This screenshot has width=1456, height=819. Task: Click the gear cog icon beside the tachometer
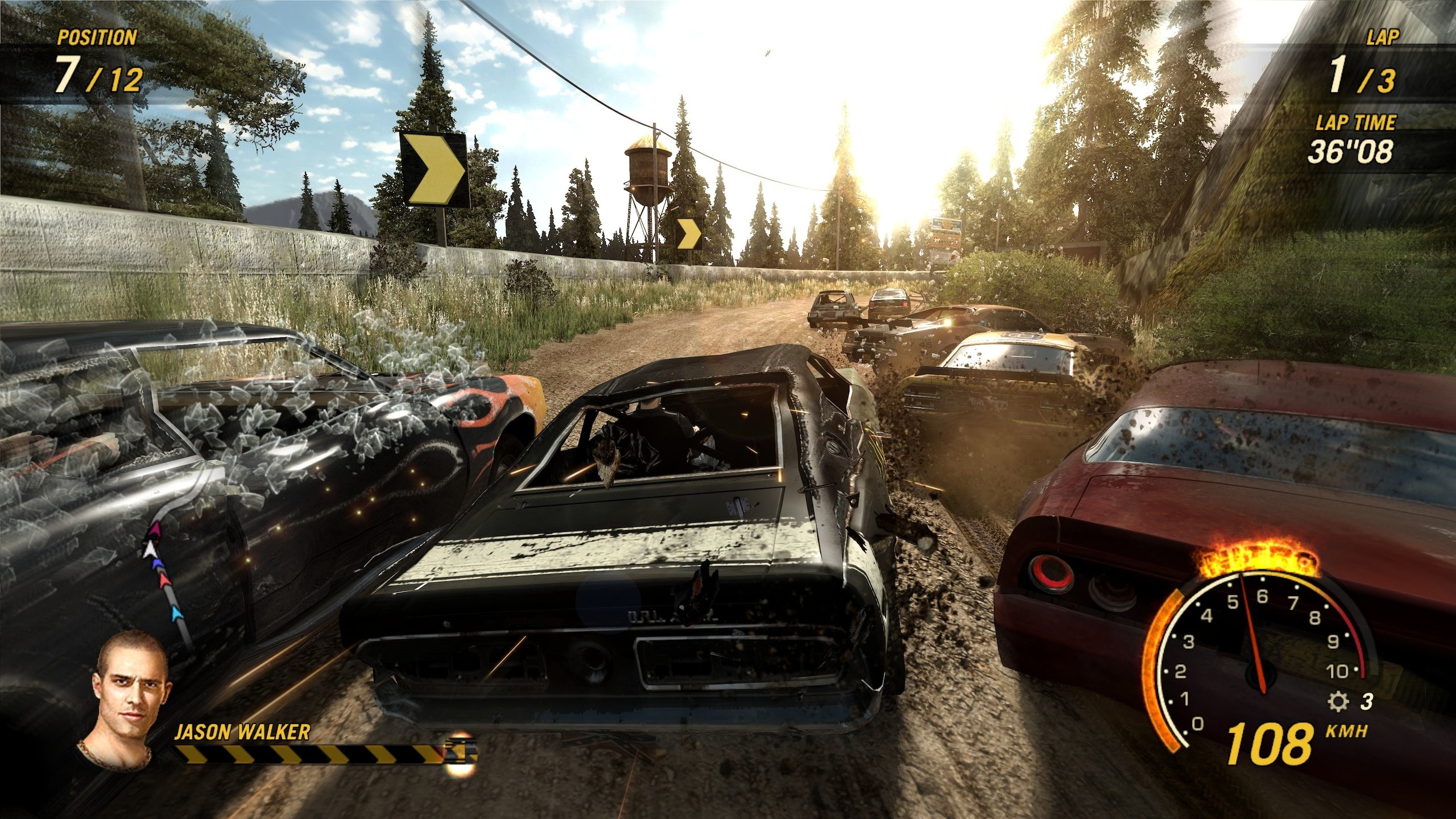pyautogui.click(x=1337, y=702)
